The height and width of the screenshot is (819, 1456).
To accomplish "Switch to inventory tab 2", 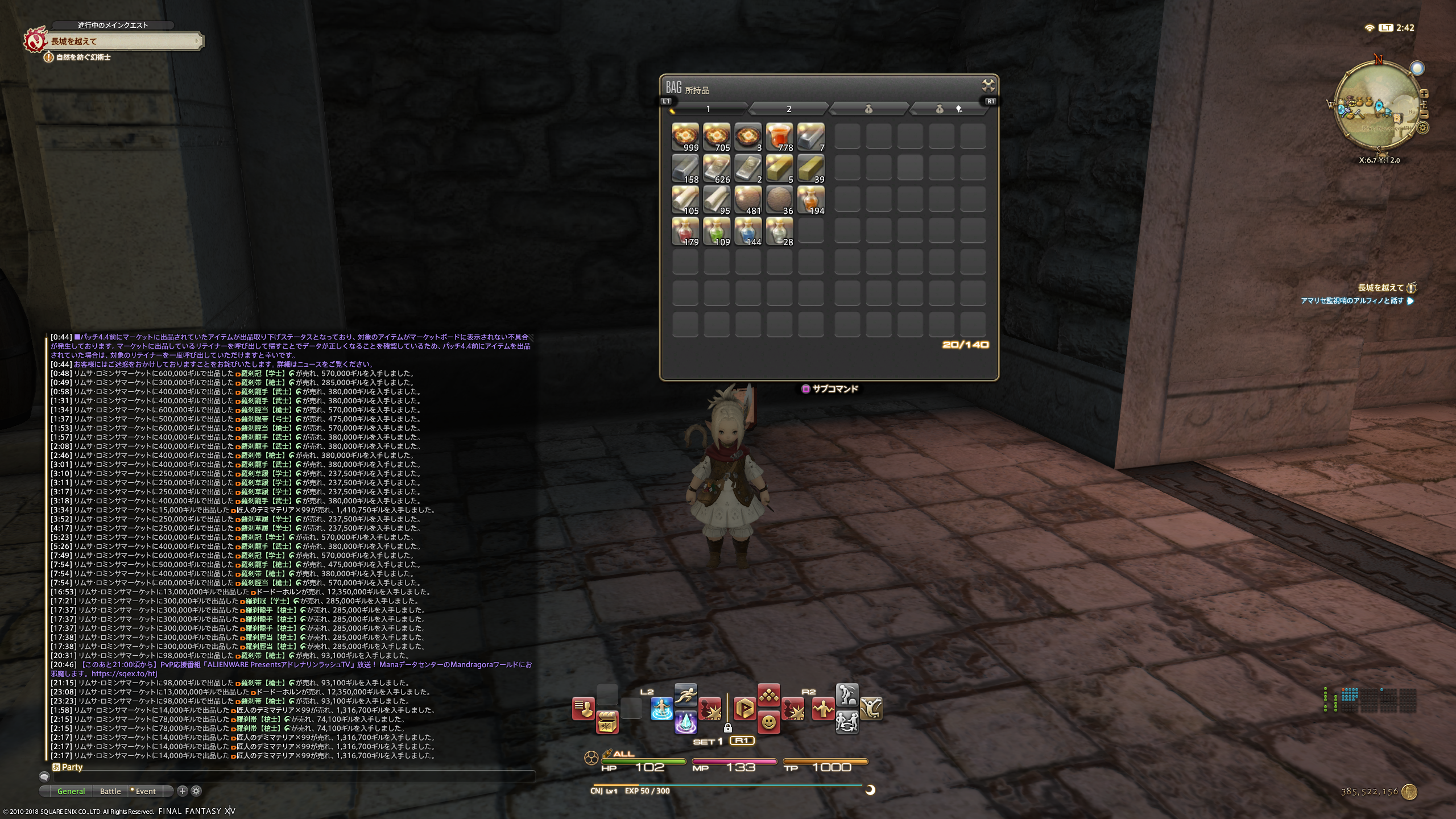I will tap(788, 109).
